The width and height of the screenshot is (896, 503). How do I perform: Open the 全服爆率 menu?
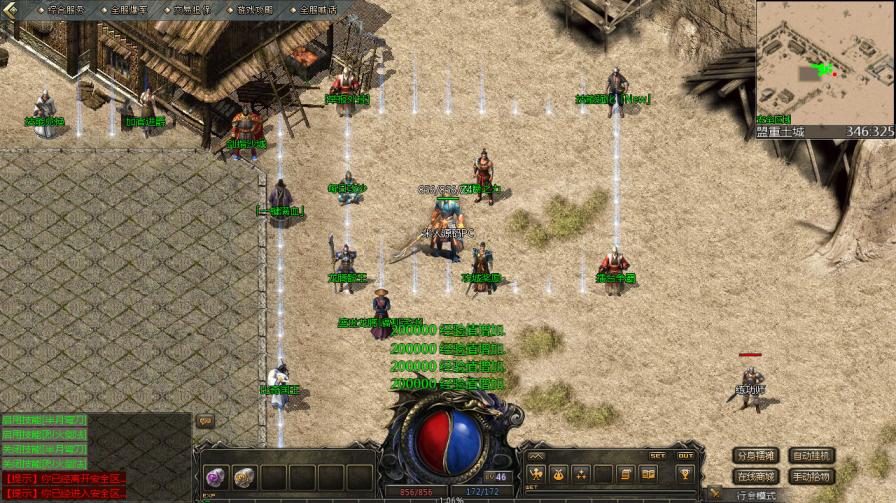coord(128,9)
